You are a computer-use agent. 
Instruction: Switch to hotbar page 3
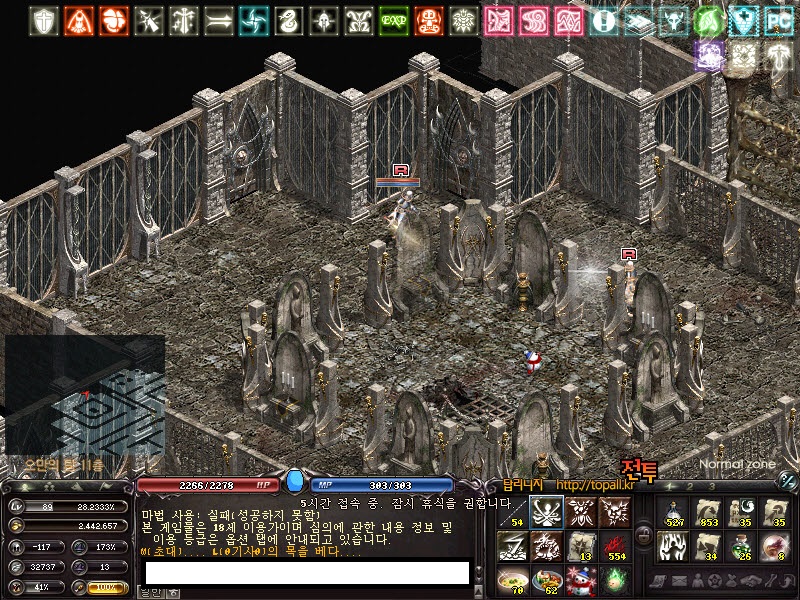click(713, 485)
